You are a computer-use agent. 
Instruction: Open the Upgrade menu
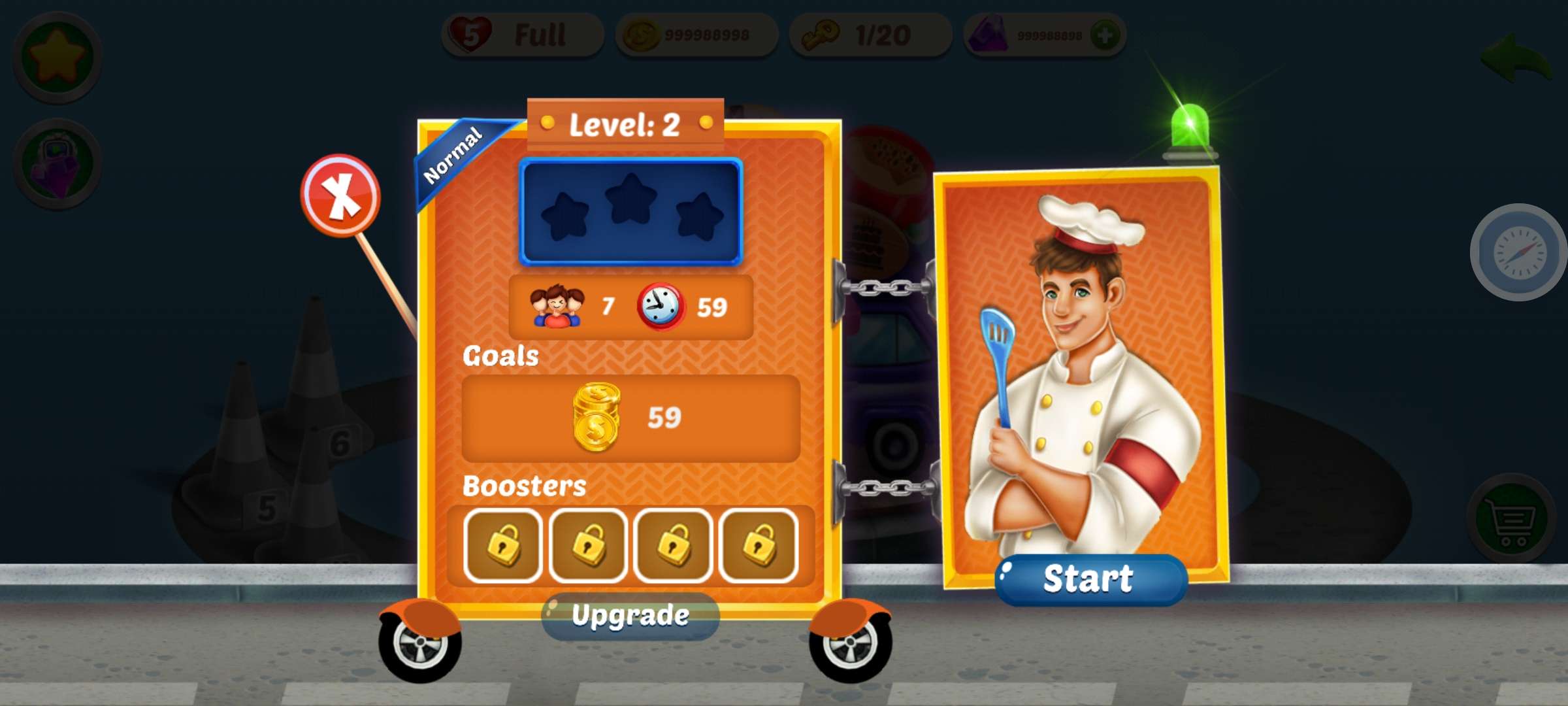pyautogui.click(x=630, y=616)
